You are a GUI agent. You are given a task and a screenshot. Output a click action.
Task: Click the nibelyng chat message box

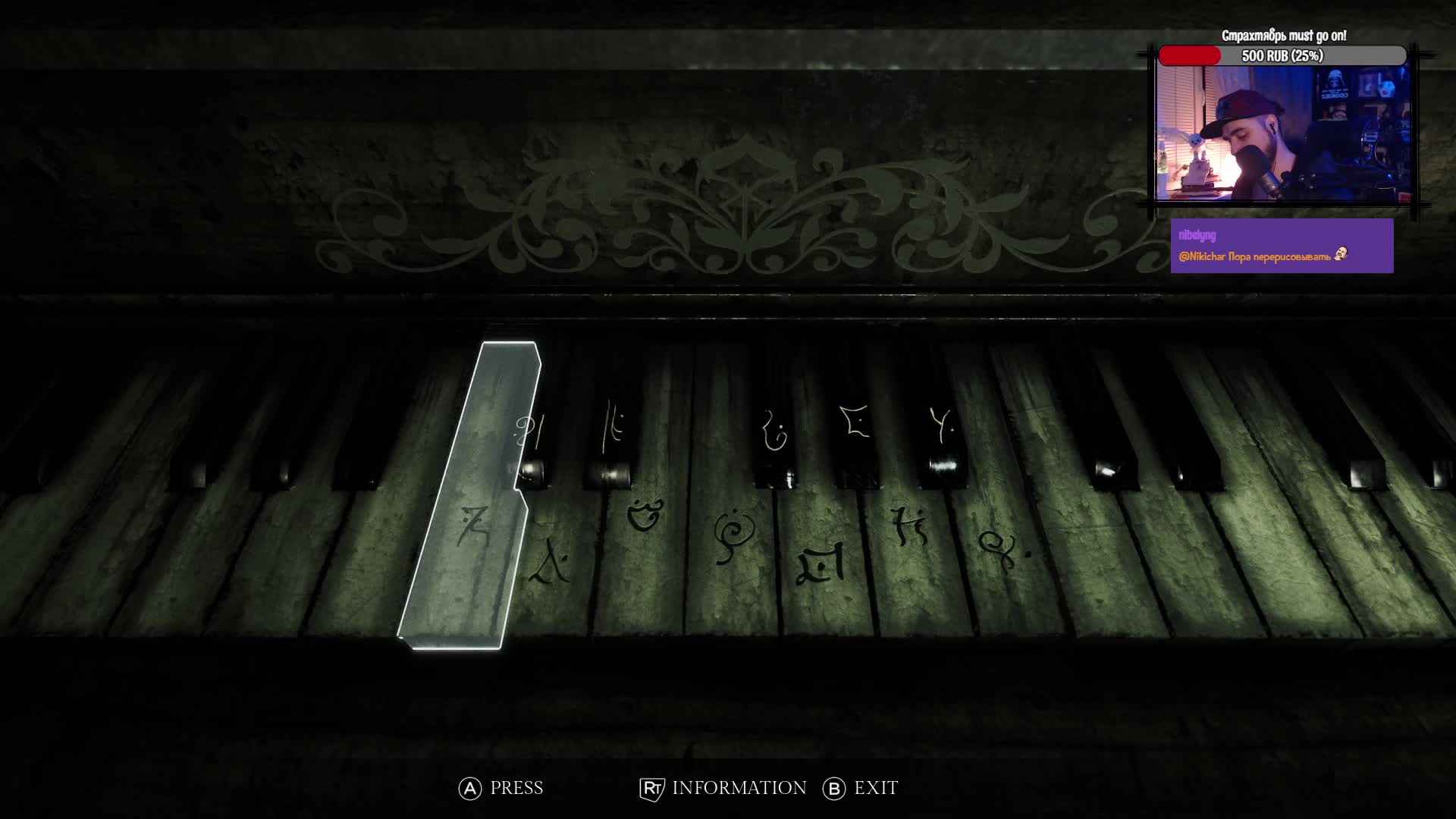pos(1282,246)
